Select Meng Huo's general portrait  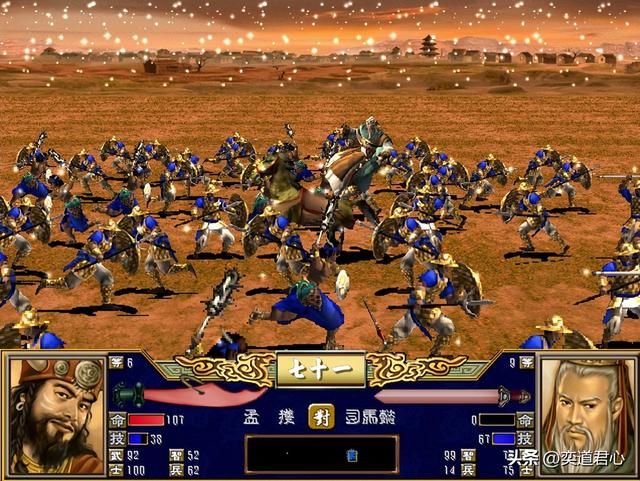pyautogui.click(x=56, y=415)
